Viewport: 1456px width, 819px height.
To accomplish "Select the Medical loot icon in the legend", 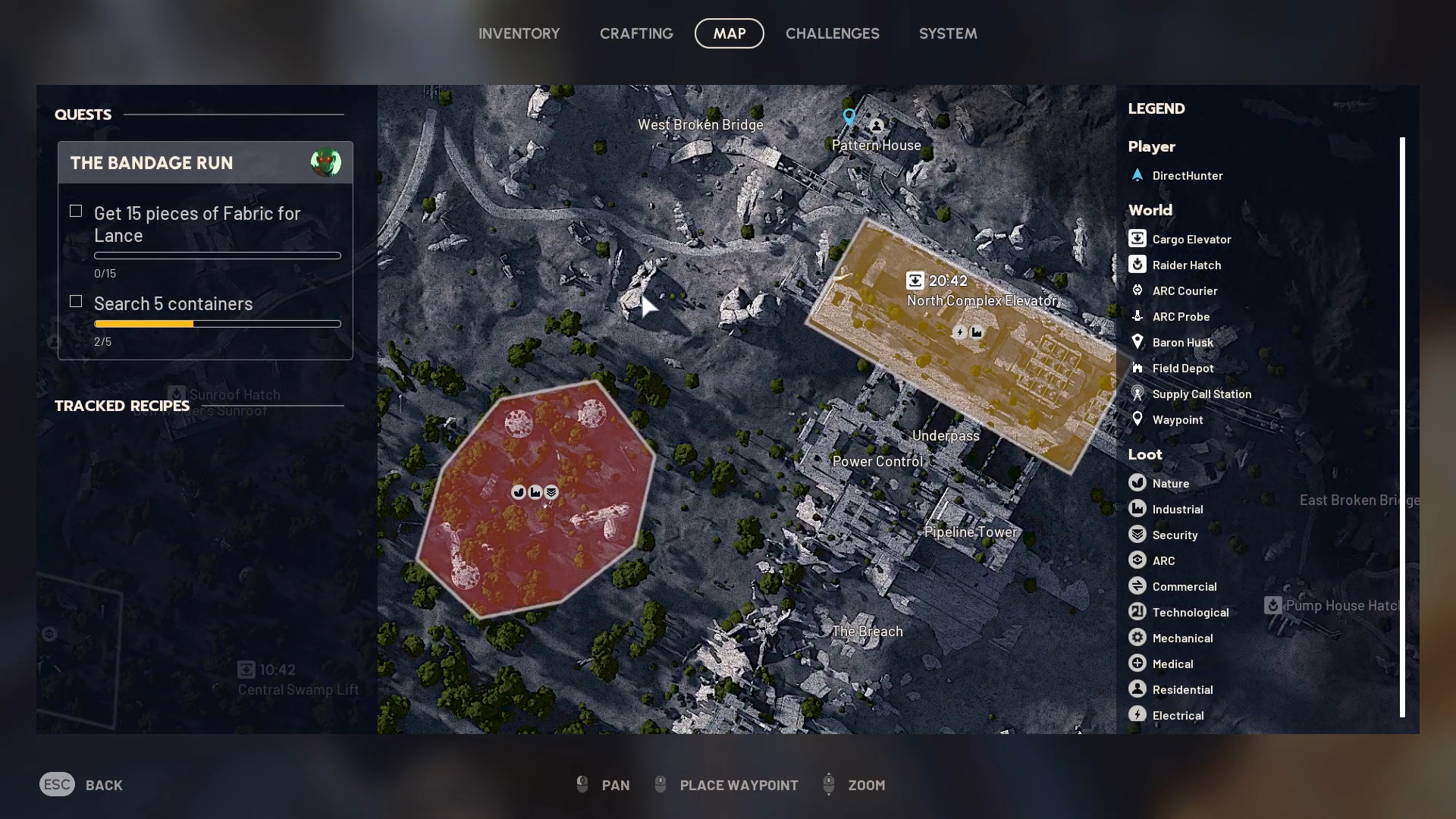I will tap(1138, 663).
